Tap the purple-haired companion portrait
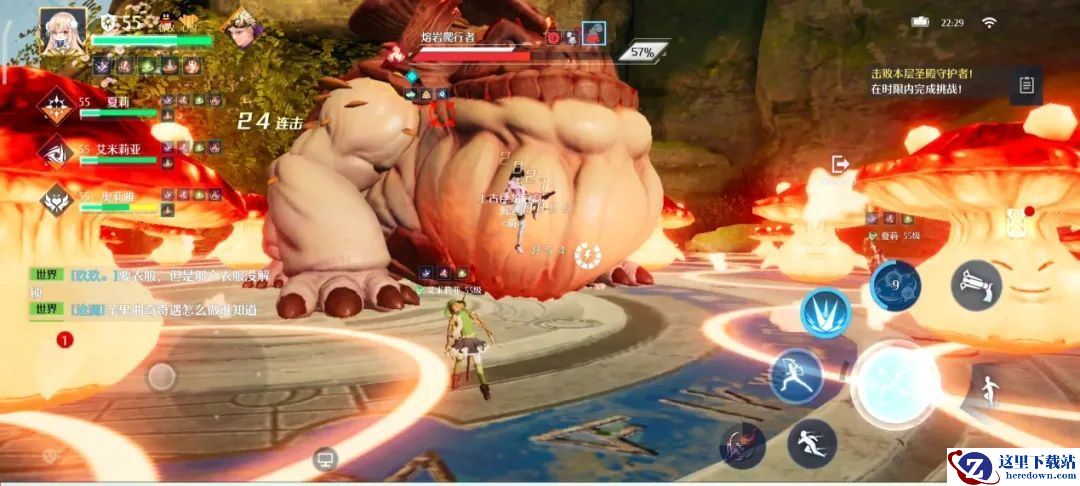Viewport: 1080px width, 486px height. tap(241, 26)
